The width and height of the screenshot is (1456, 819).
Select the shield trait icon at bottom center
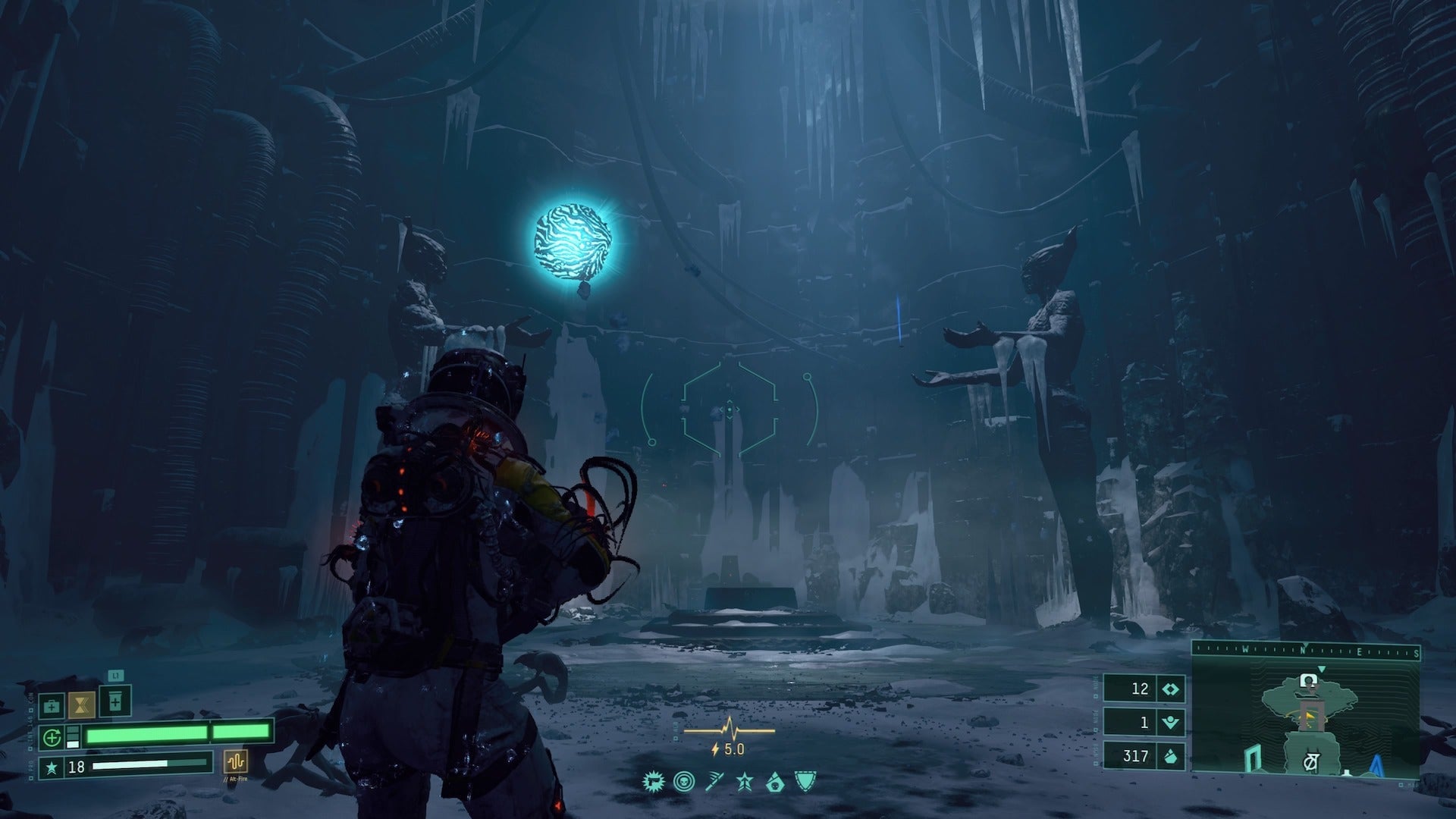tap(805, 783)
